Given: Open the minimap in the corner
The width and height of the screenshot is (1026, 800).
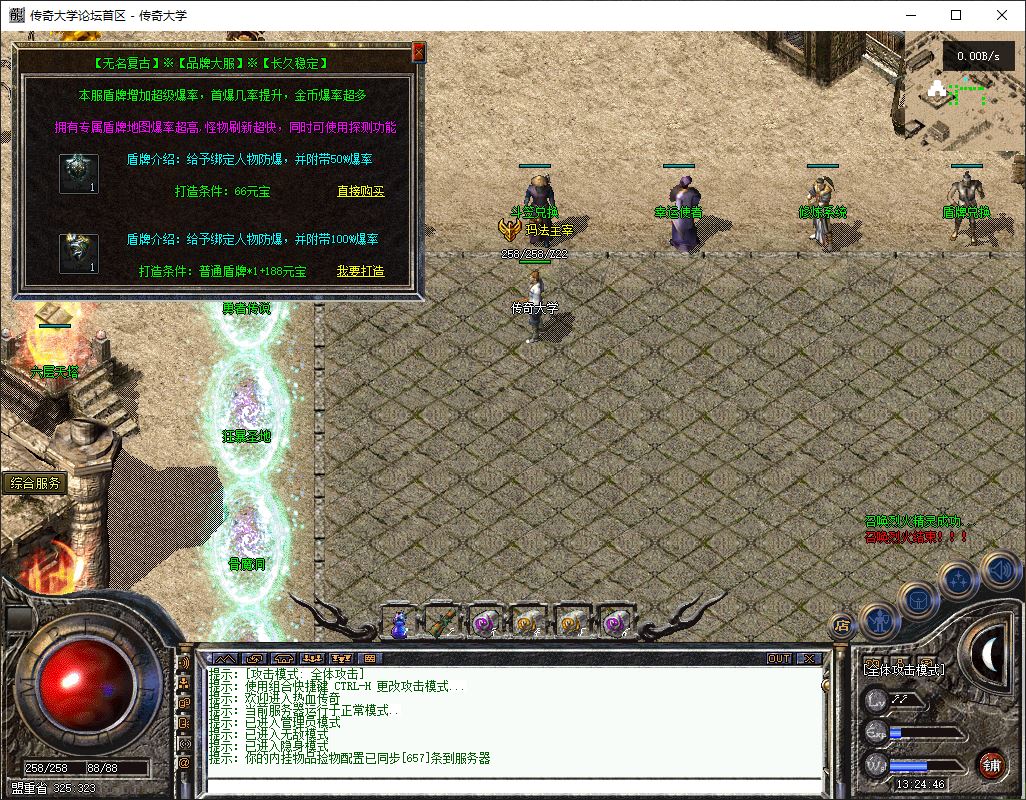Looking at the screenshot, I should click(x=958, y=96).
